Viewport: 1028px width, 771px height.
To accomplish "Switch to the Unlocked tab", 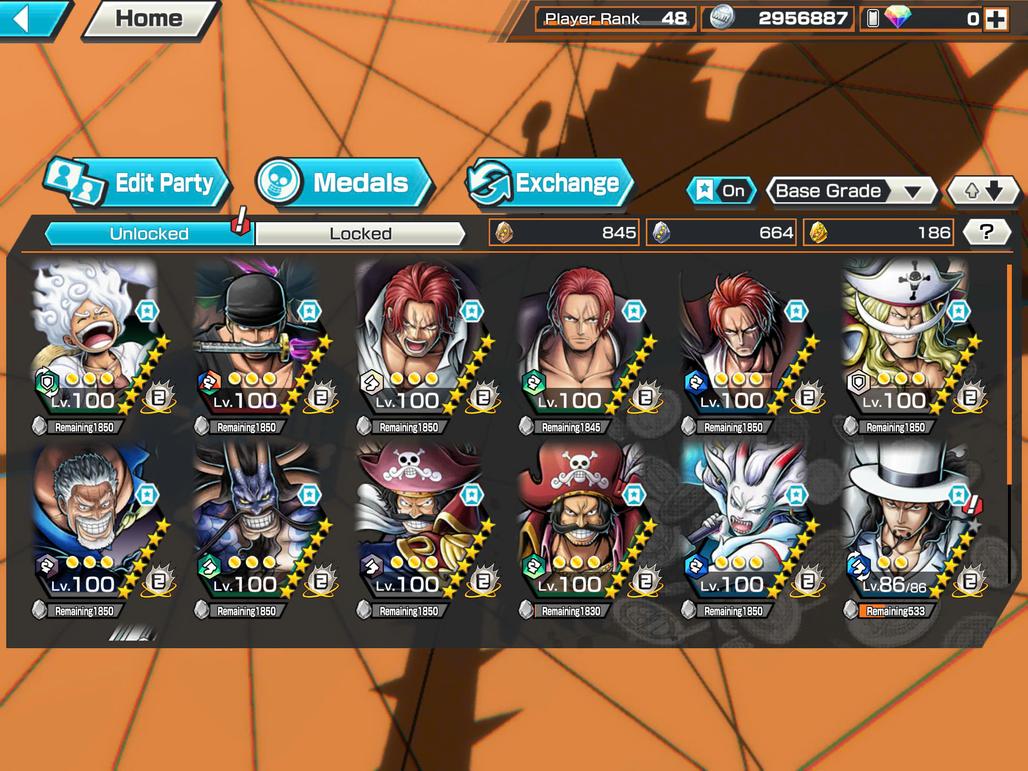I will tap(149, 233).
